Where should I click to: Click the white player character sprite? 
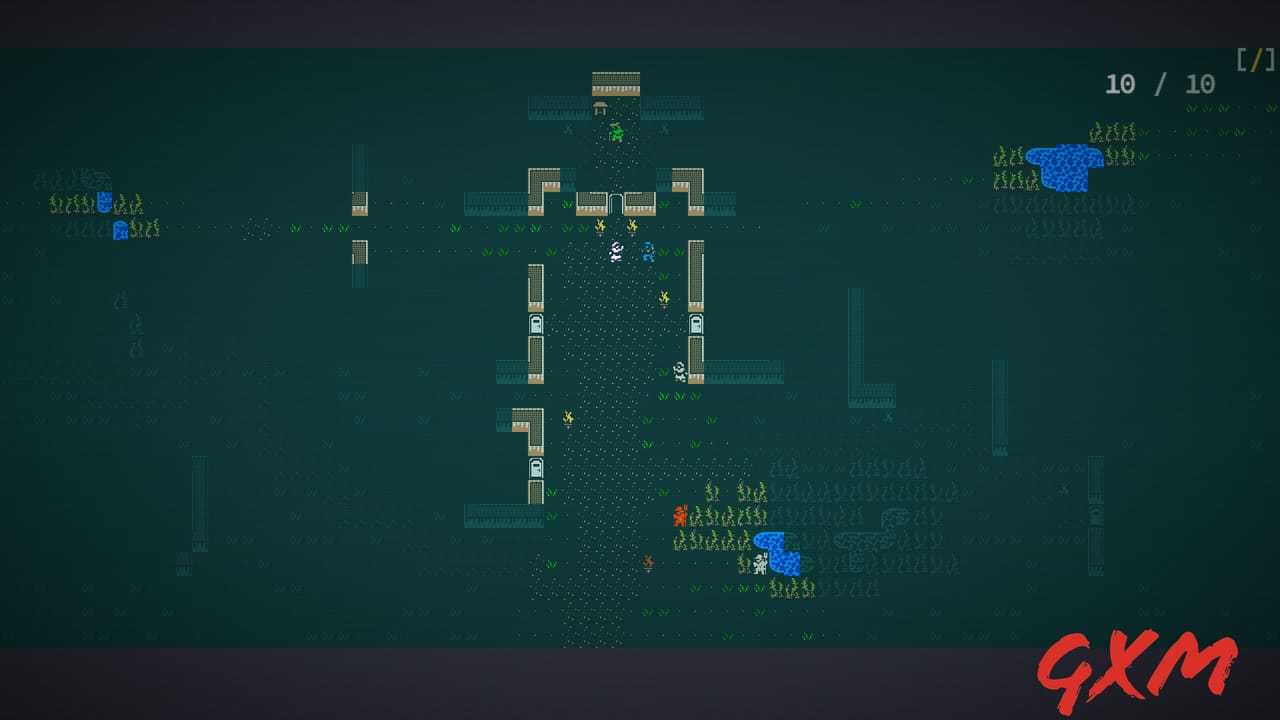click(616, 251)
